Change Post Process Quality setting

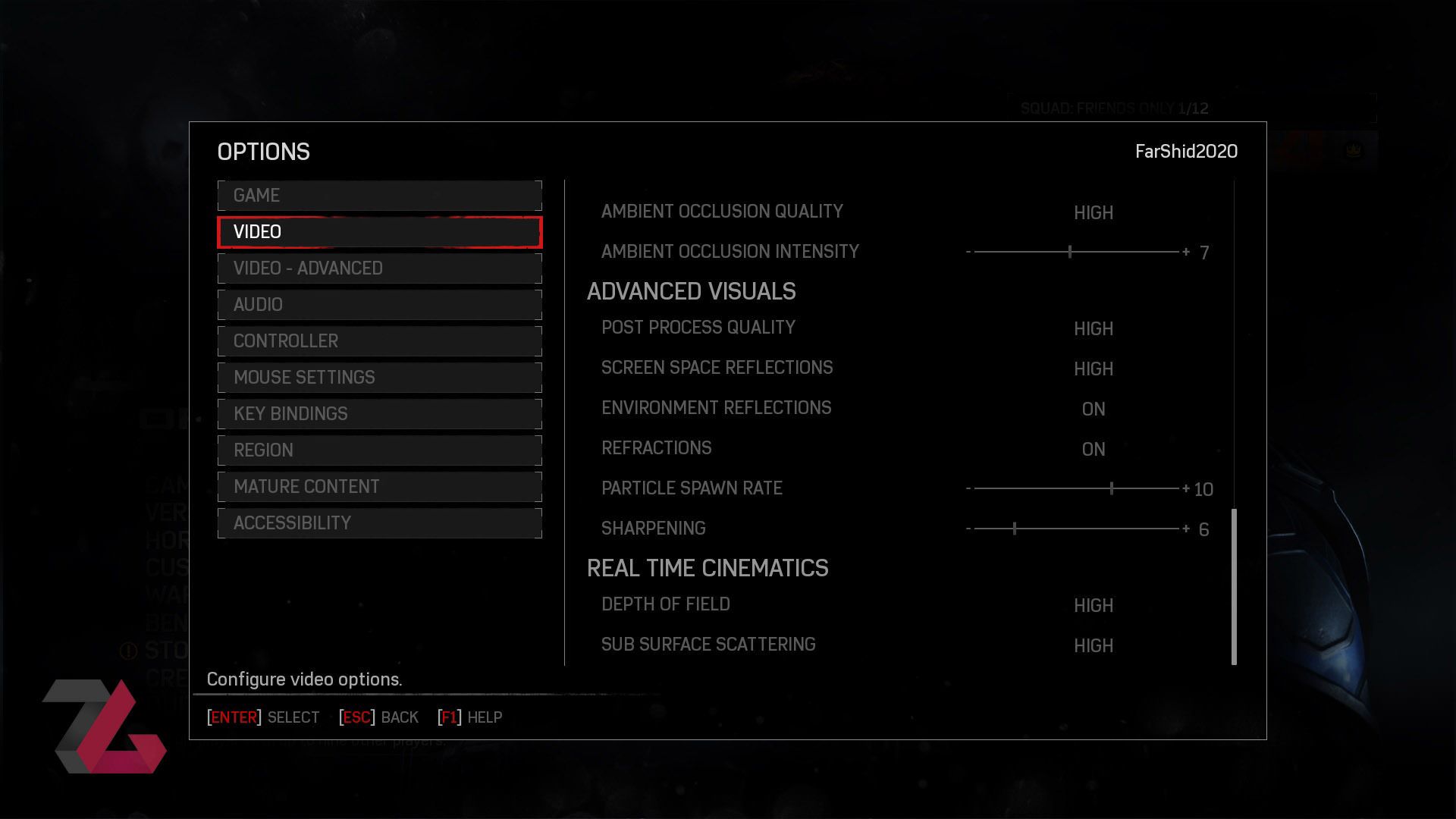pyautogui.click(x=1093, y=329)
